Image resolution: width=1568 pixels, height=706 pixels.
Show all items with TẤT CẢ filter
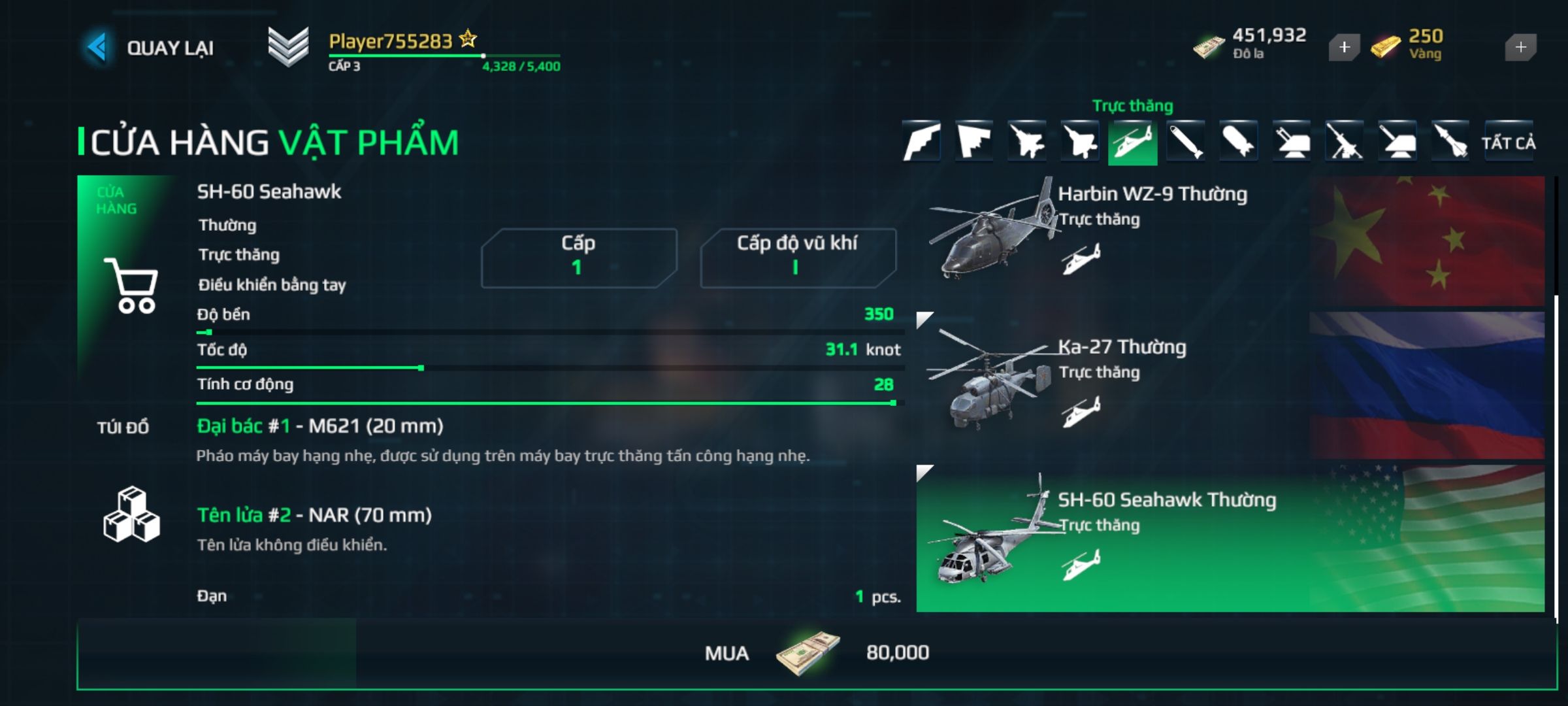click(x=1508, y=143)
